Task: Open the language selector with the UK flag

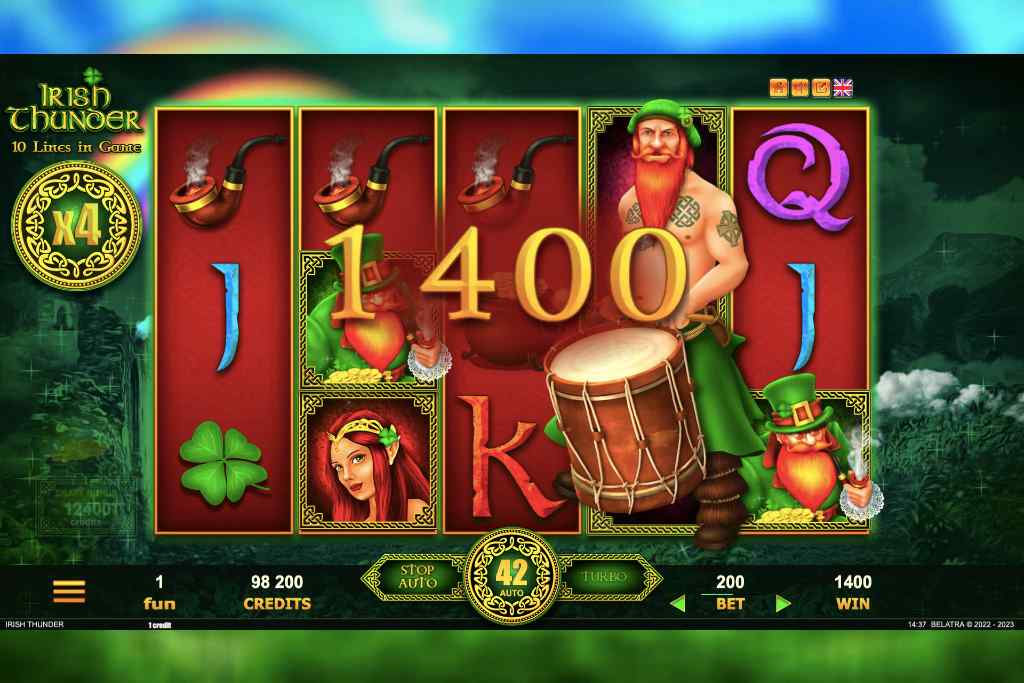Action: pyautogui.click(x=843, y=88)
